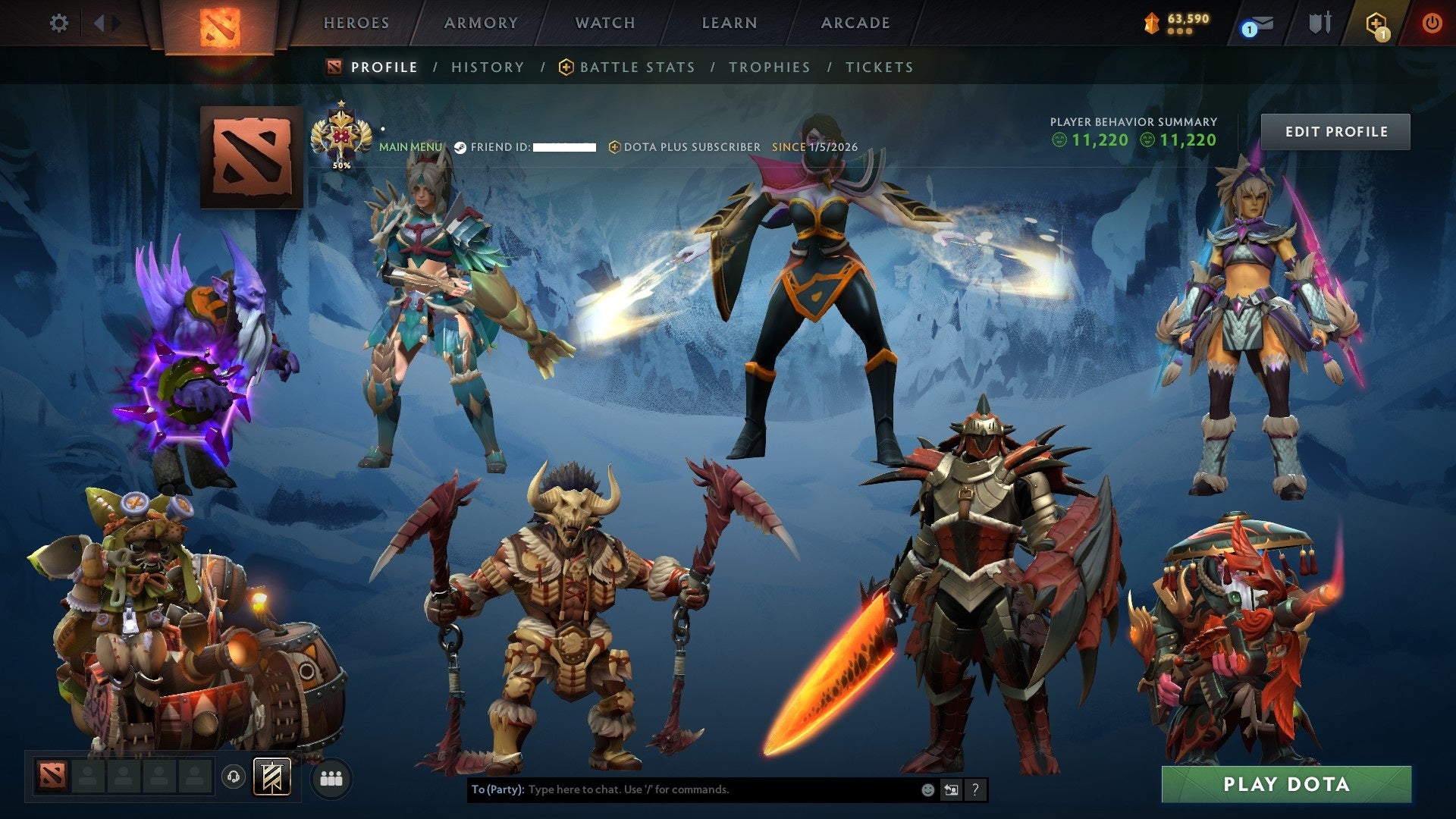Expand the settings gear menu

click(58, 23)
